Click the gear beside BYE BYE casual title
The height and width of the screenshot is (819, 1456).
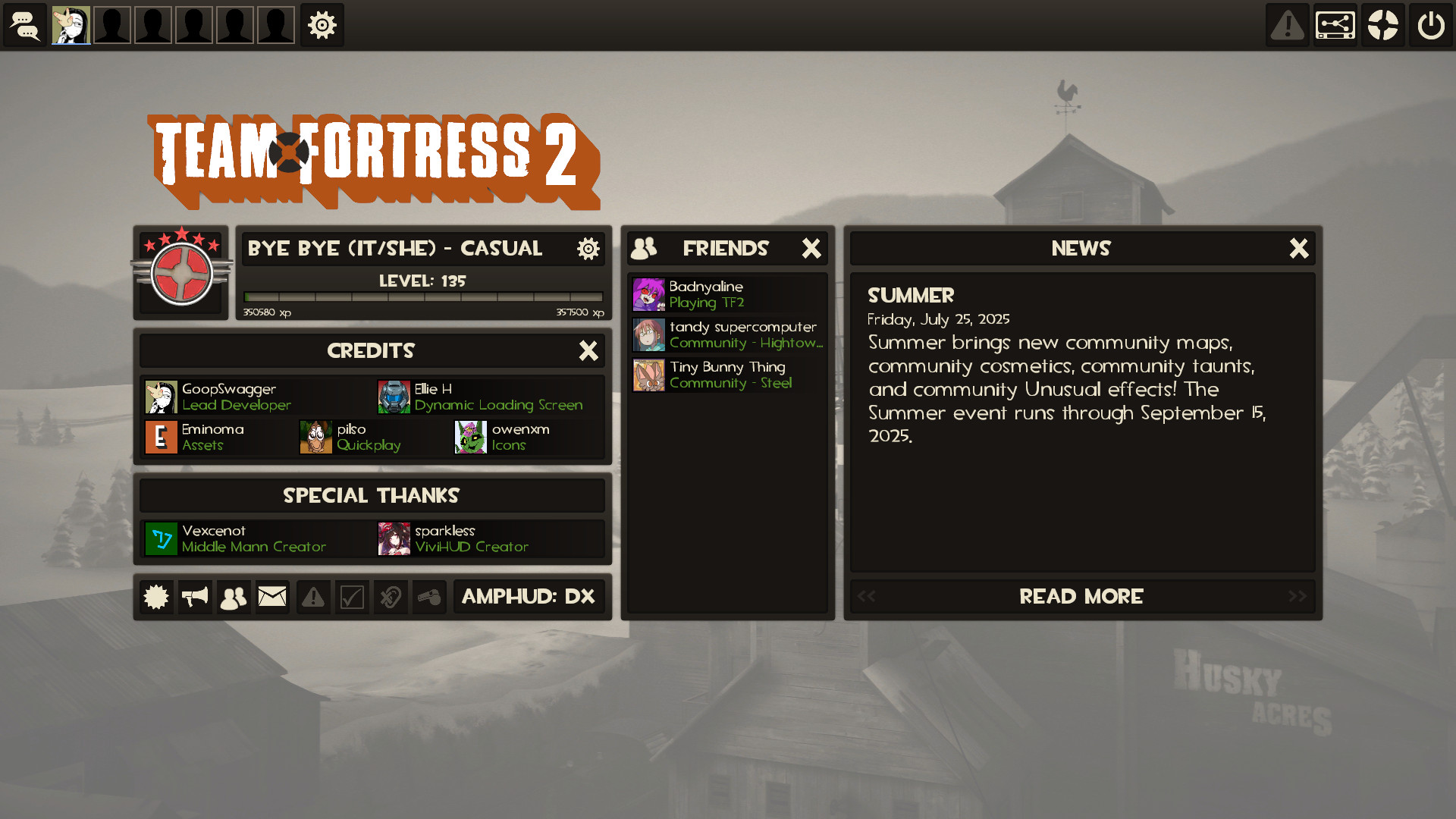(x=588, y=248)
